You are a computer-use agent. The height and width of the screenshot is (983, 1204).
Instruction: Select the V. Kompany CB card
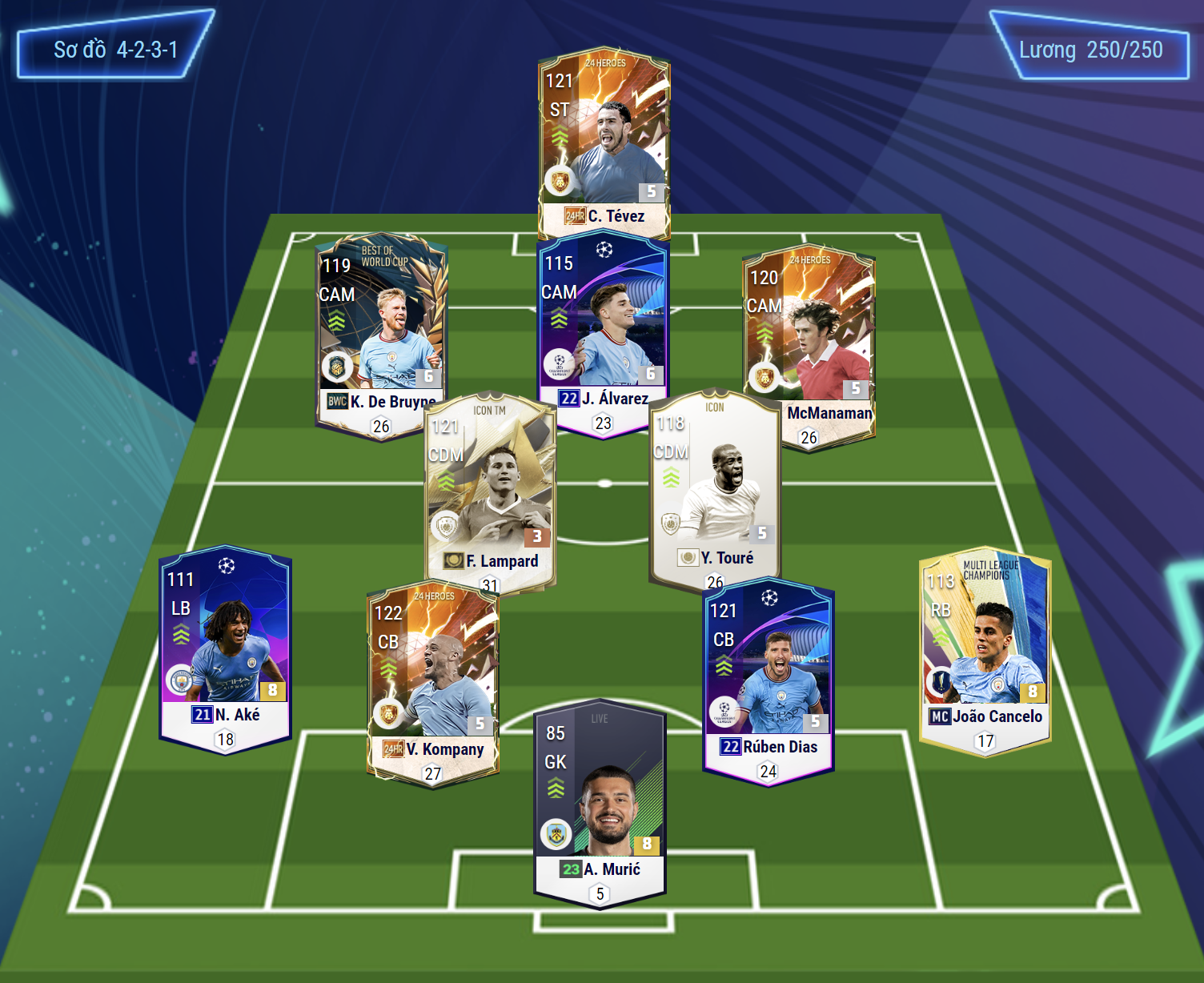click(432, 680)
